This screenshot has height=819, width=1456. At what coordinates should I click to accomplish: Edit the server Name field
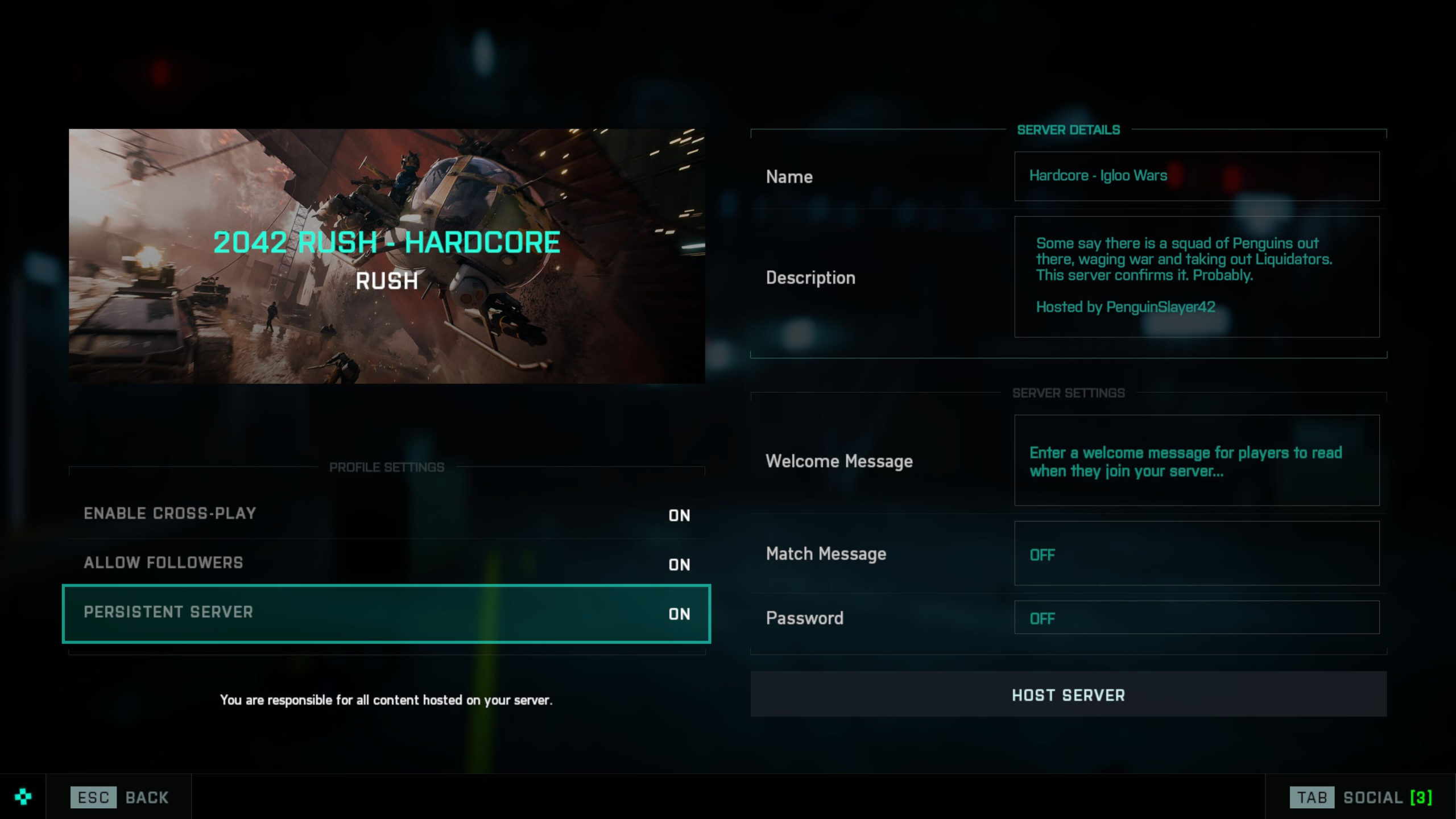[x=1196, y=176]
